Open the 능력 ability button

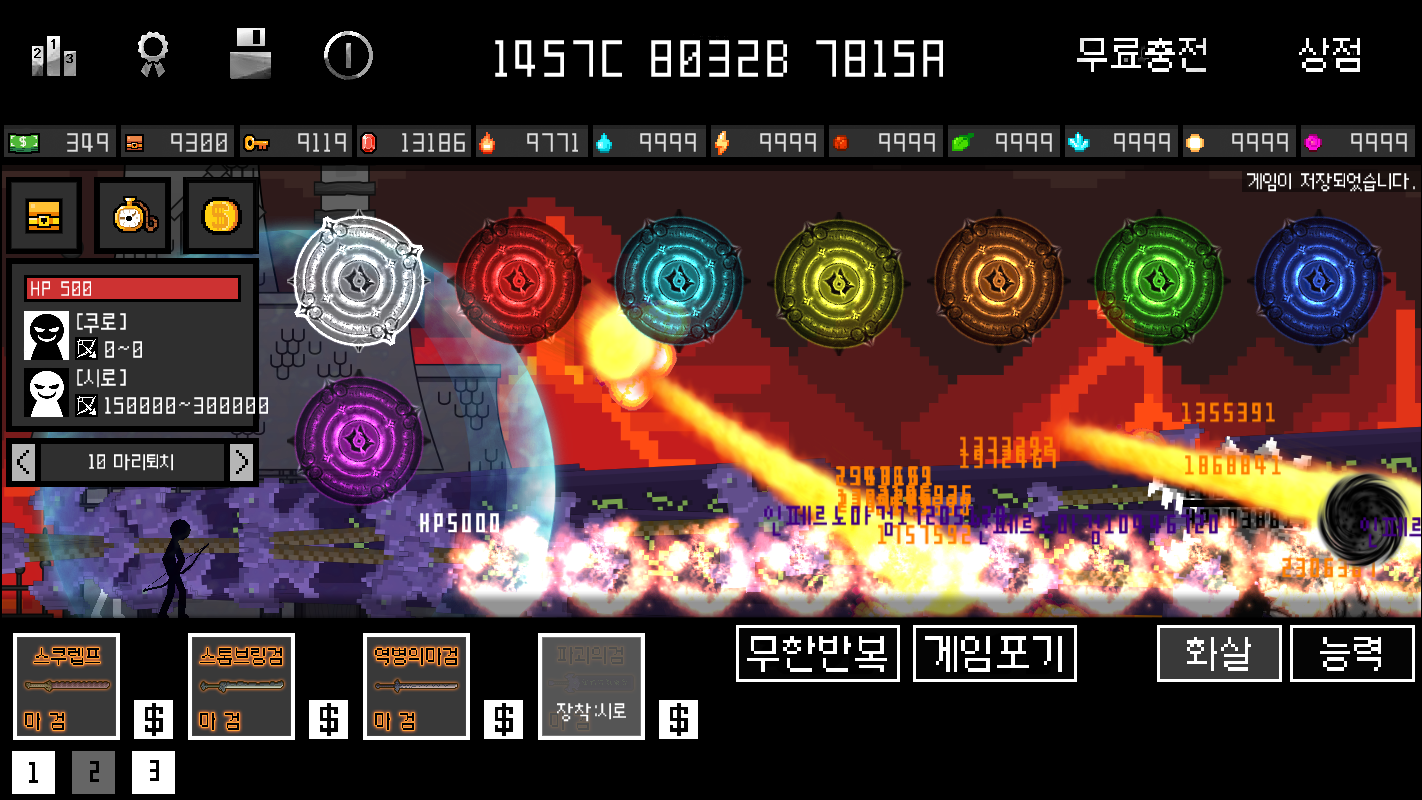click(x=1352, y=653)
